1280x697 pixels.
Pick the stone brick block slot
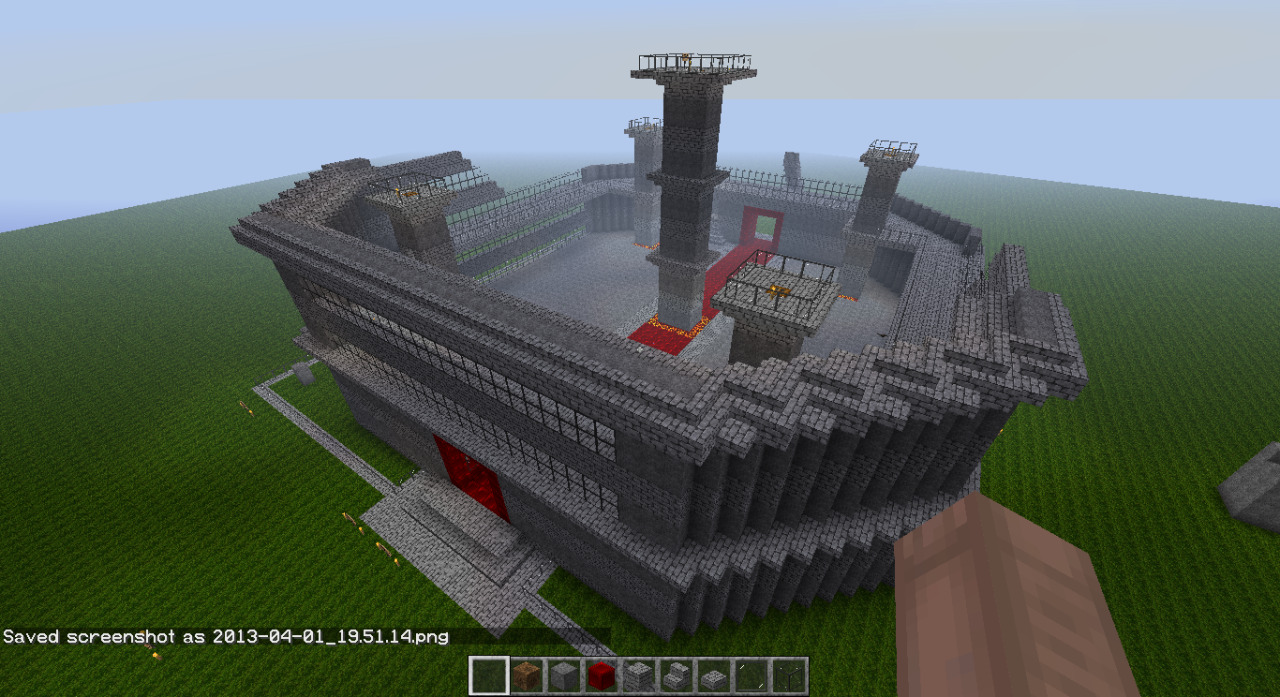tap(638, 676)
